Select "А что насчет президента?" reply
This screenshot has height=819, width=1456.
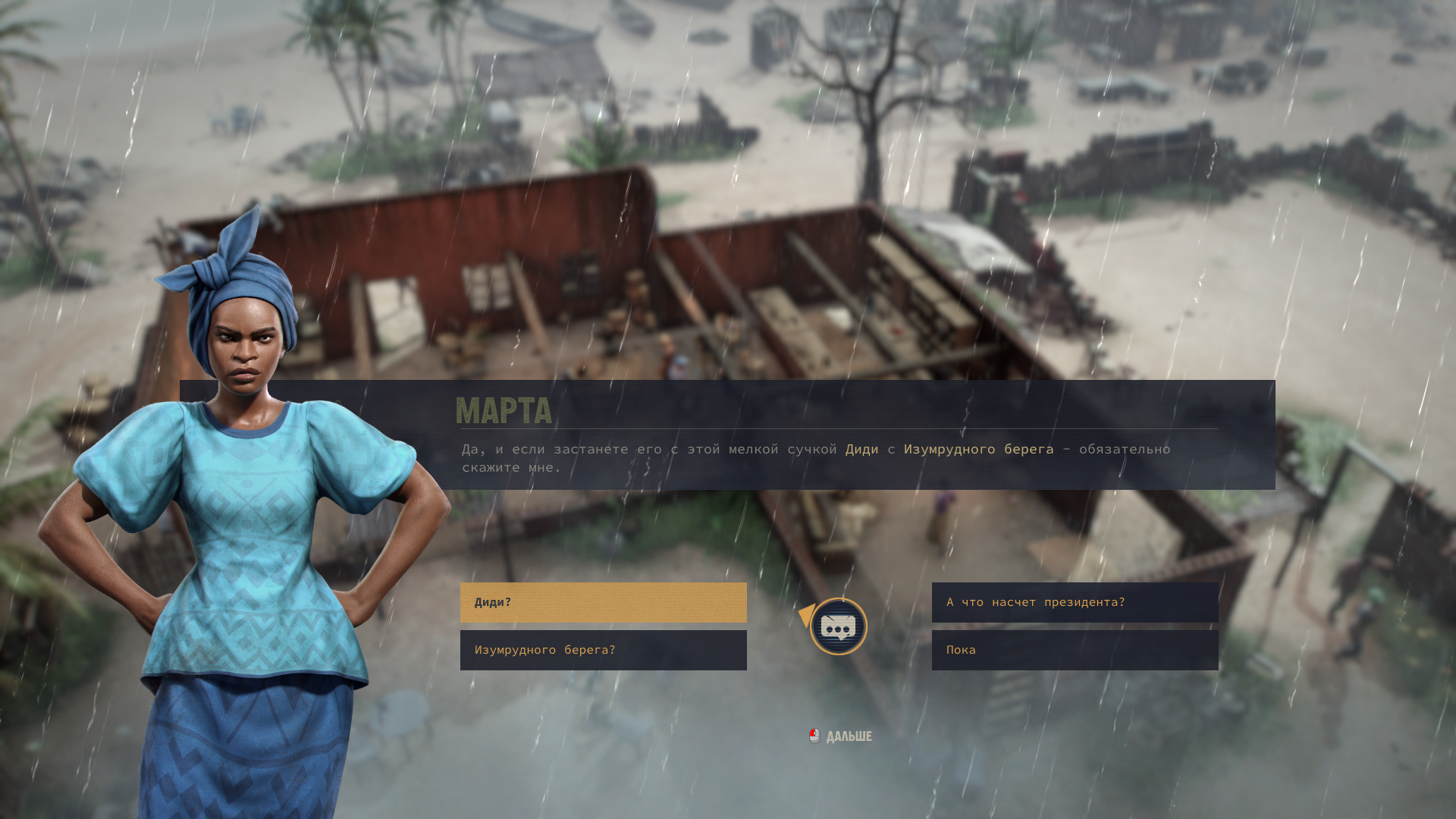[1075, 602]
